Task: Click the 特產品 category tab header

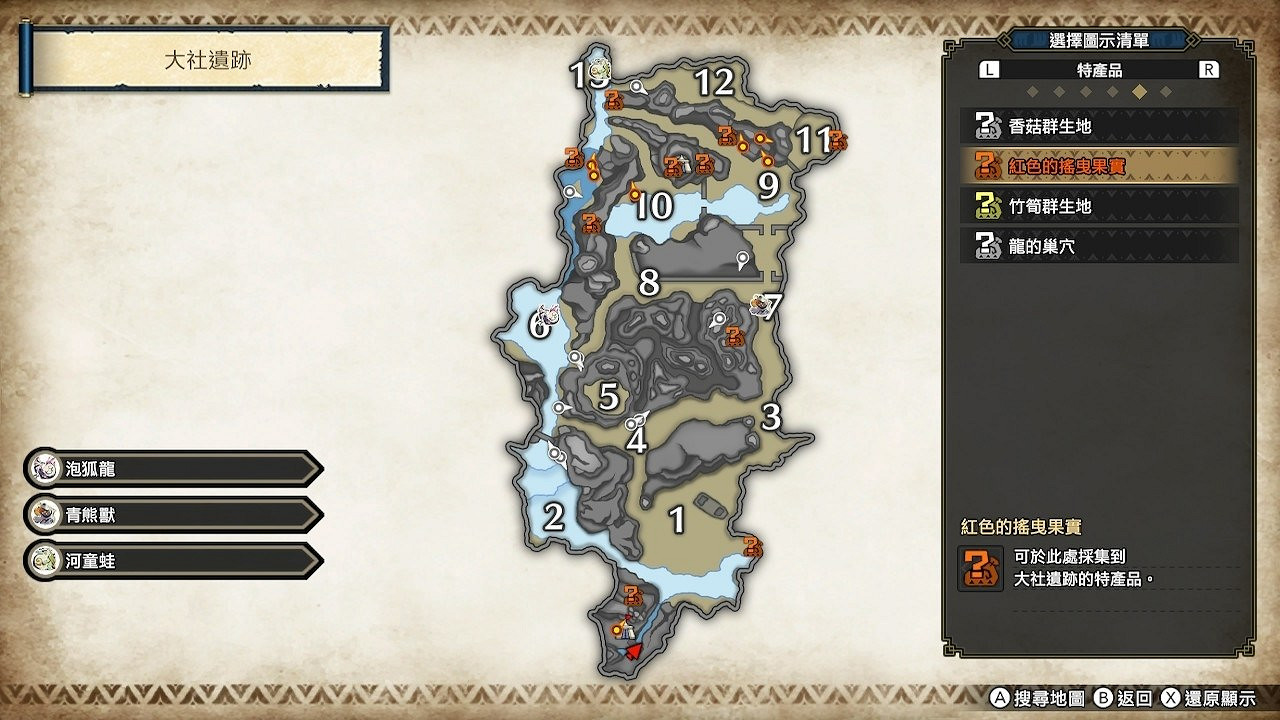Action: coord(1098,69)
